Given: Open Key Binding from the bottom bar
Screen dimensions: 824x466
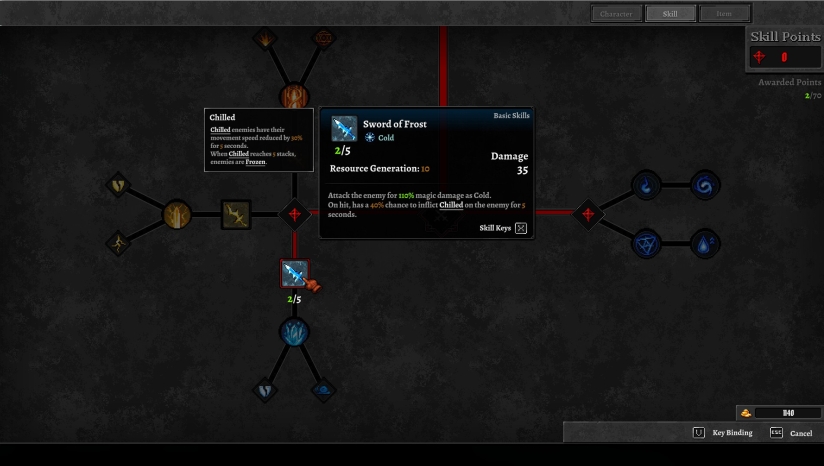Looking at the screenshot, I should pyautogui.click(x=723, y=433).
